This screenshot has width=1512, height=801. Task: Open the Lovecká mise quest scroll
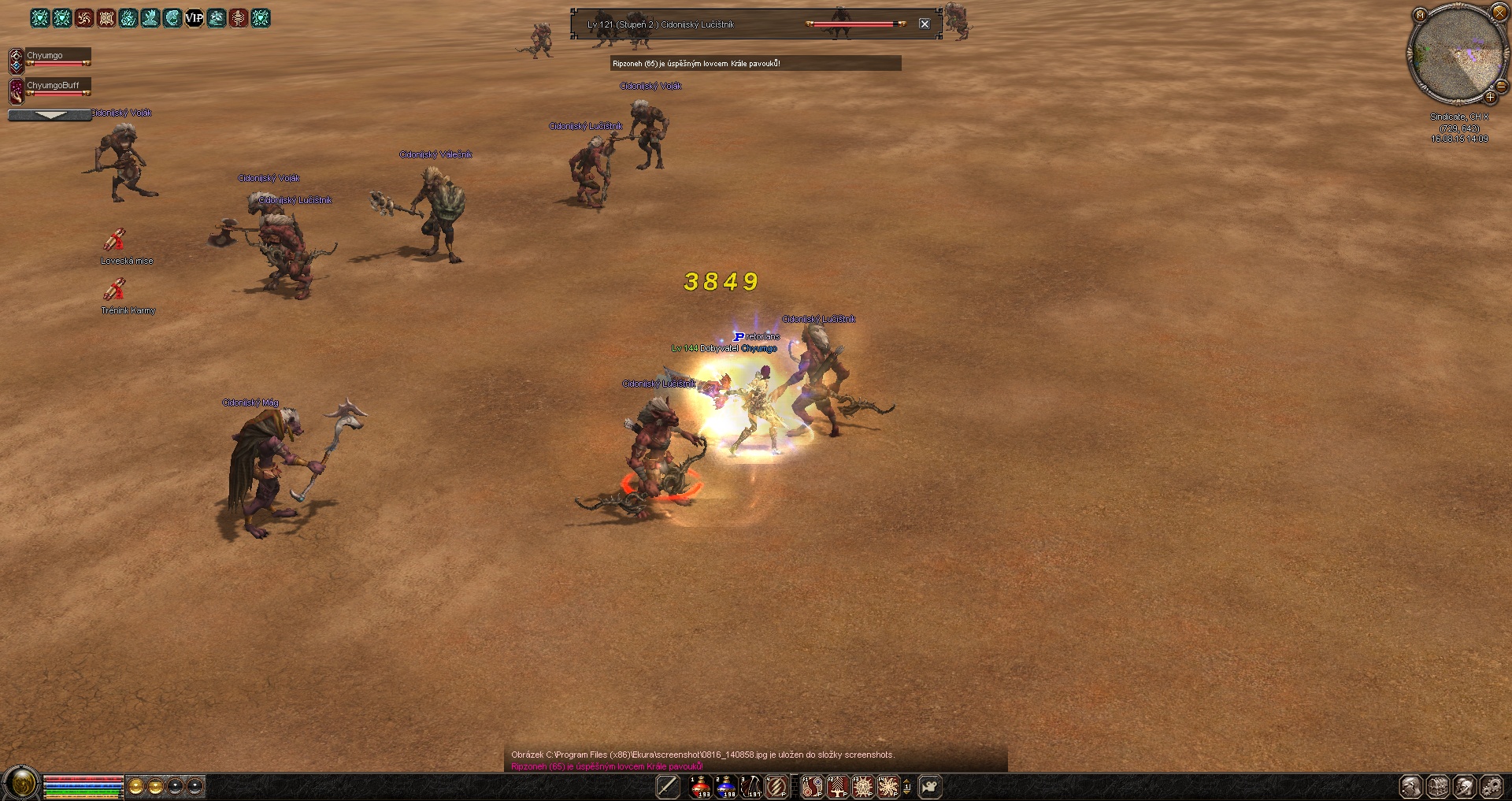pos(115,239)
